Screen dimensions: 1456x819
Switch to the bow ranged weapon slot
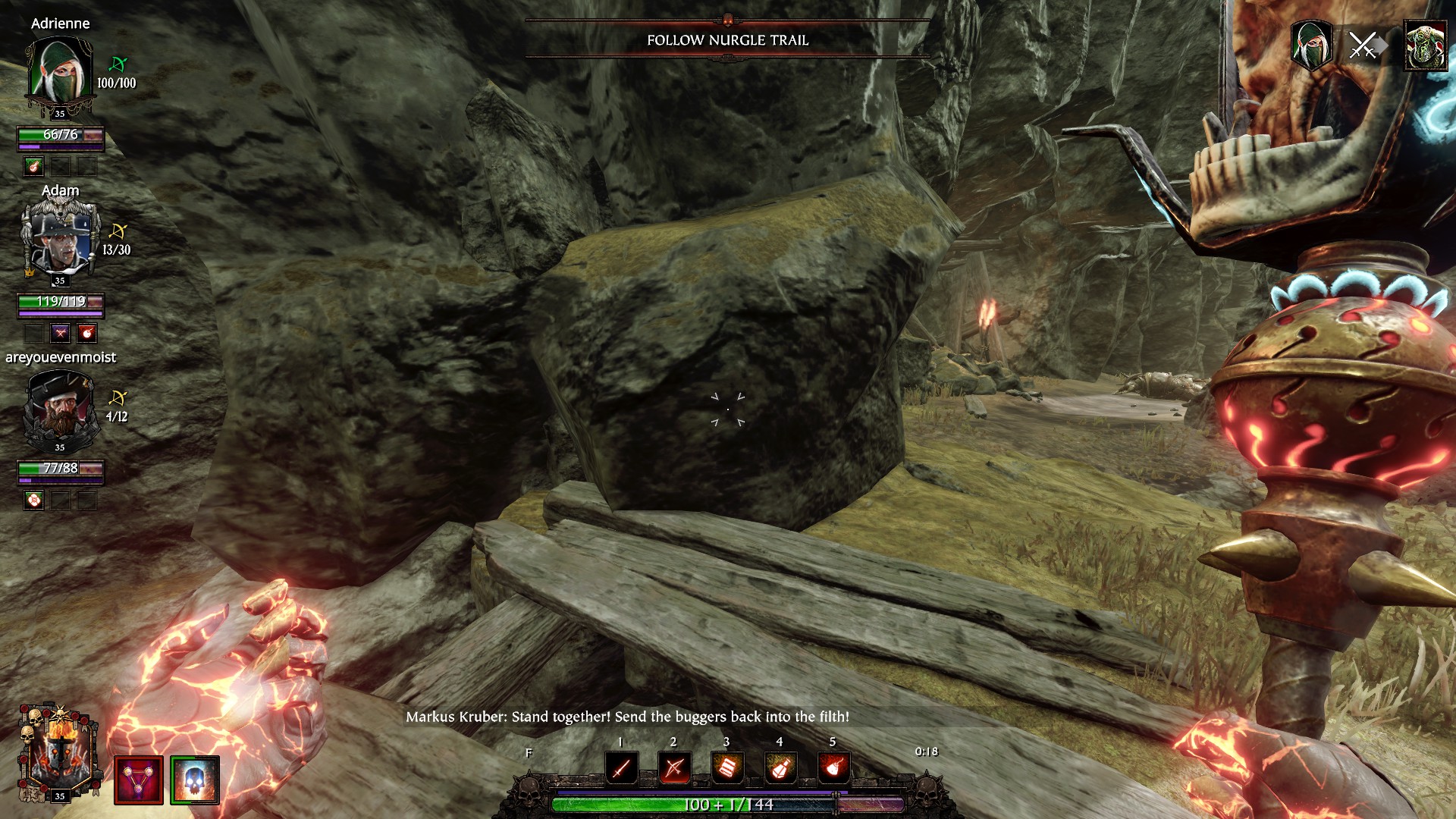point(674,769)
